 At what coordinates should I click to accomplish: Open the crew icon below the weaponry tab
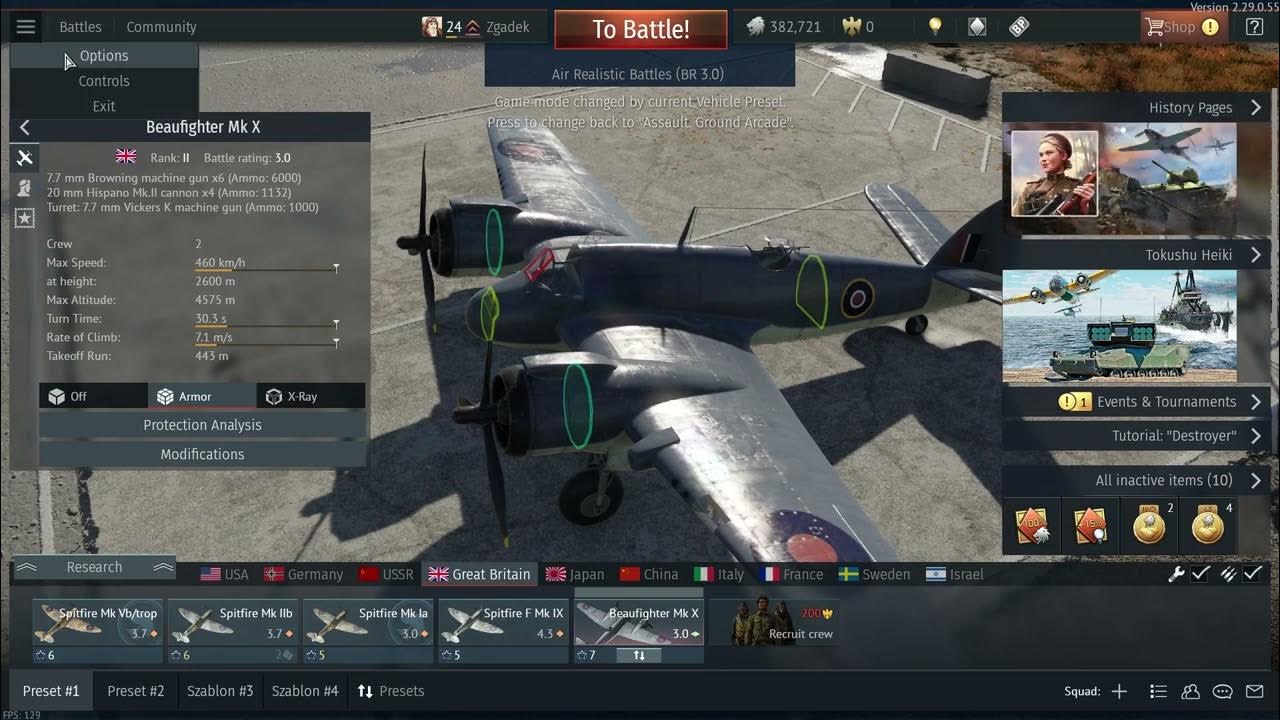coord(24,189)
